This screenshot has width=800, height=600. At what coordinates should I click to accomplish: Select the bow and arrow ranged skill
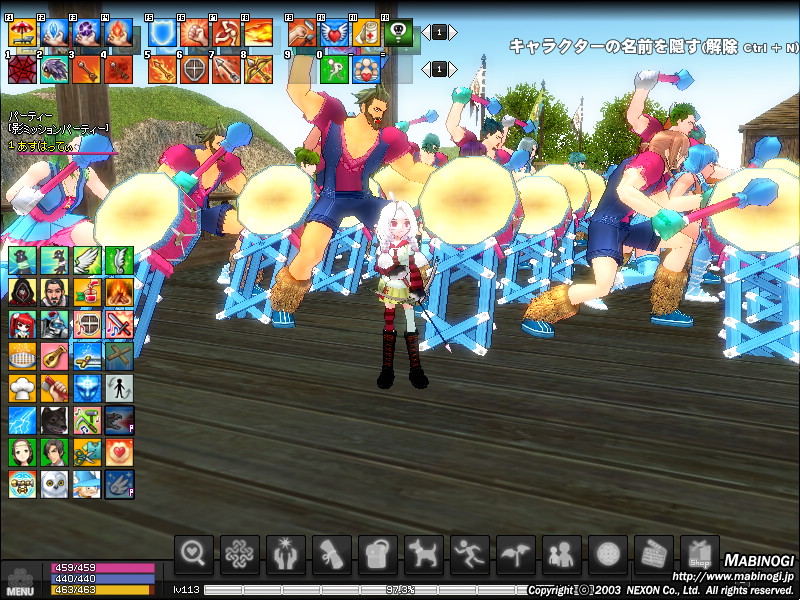click(258, 68)
